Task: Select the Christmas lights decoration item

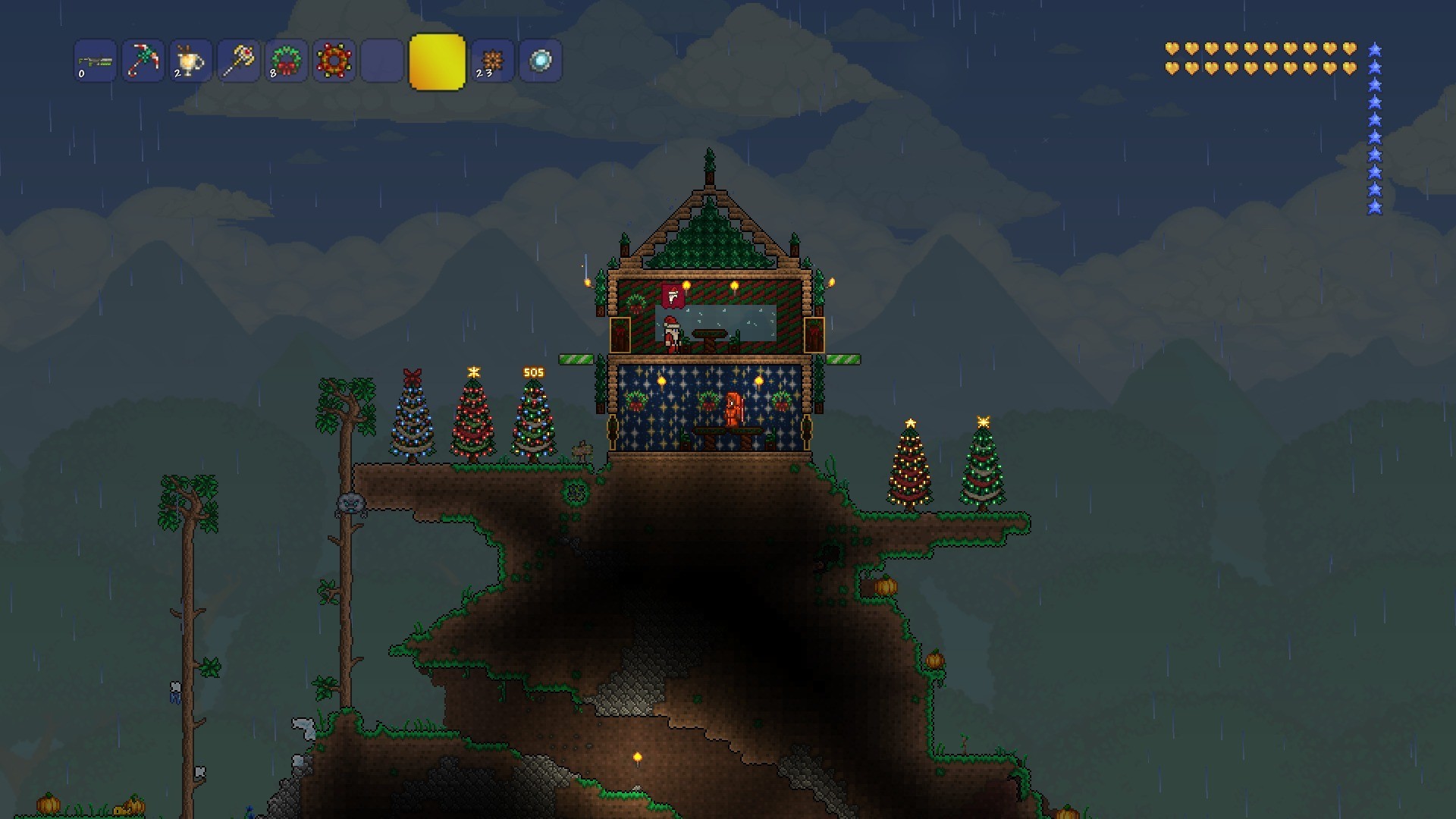Action: coord(333,61)
